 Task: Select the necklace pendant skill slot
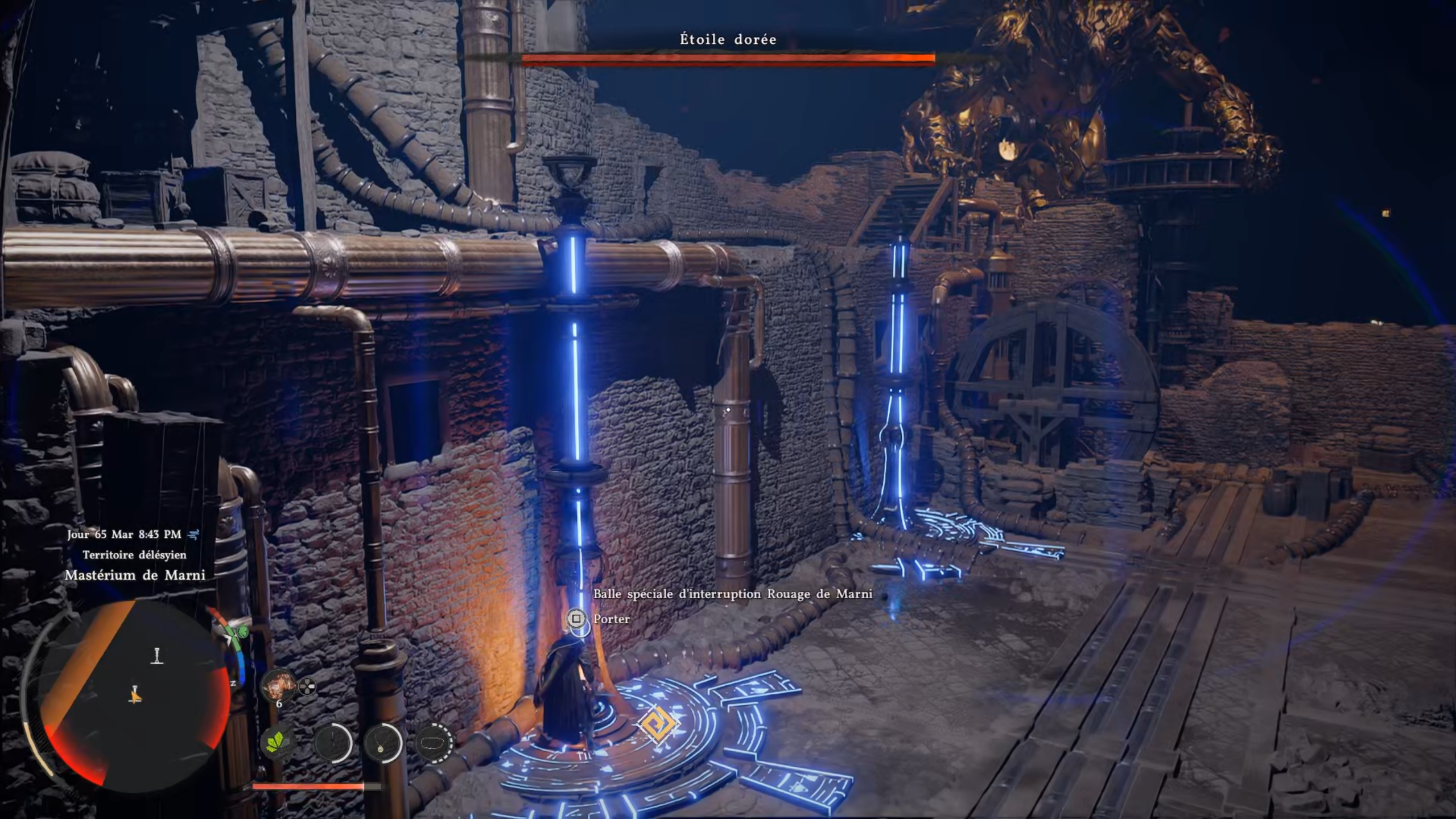pos(383,743)
